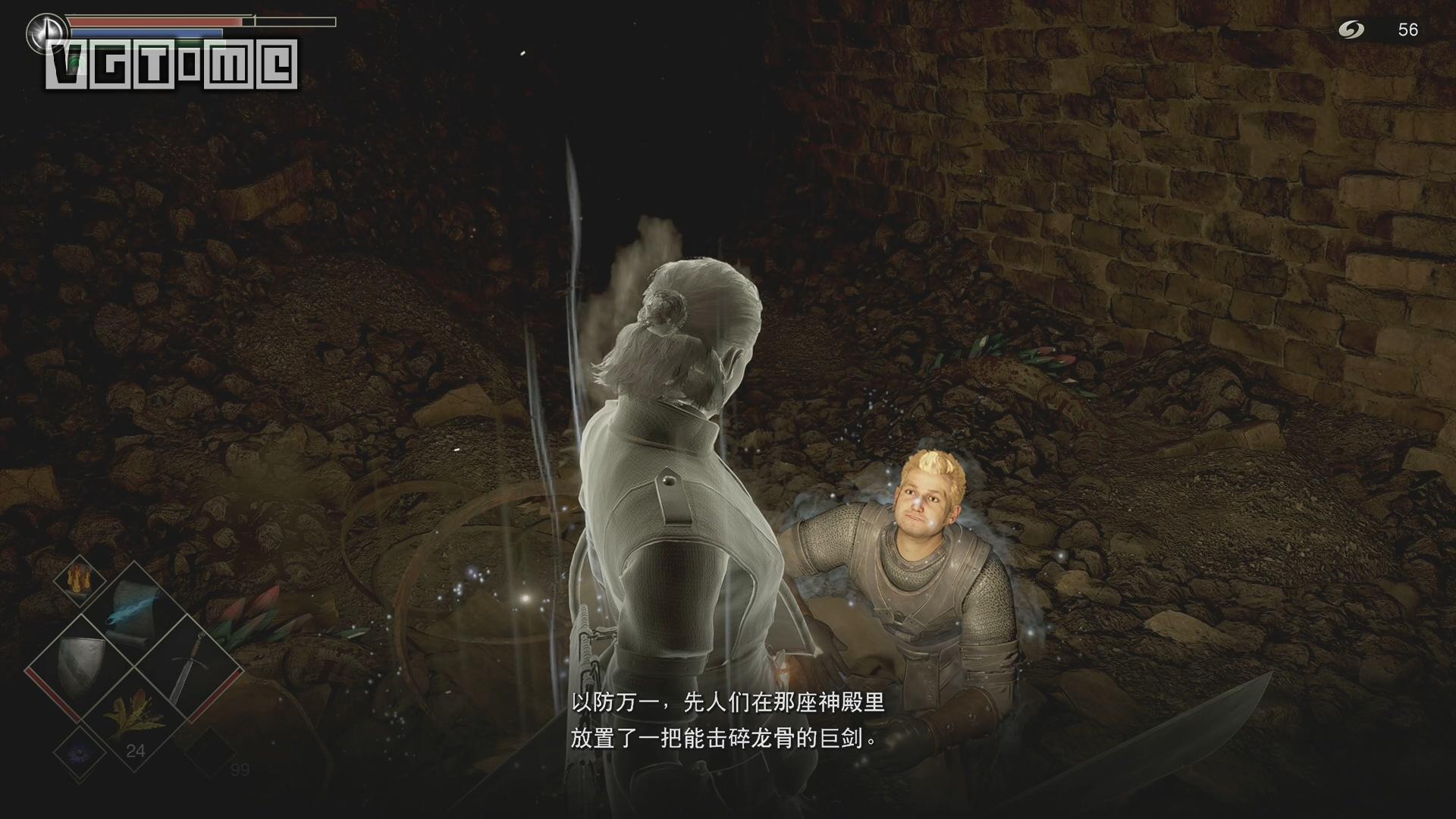Click the item quantity number 24
The image size is (1456, 819).
click(136, 749)
